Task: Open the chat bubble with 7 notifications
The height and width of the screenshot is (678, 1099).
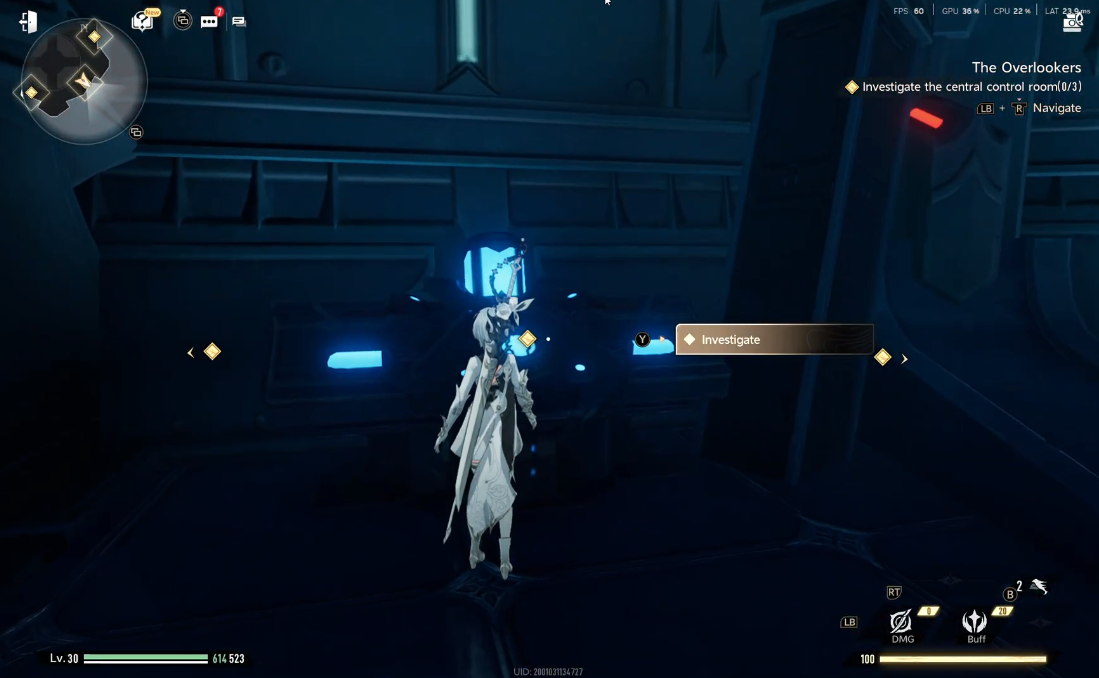Action: pyautogui.click(x=209, y=21)
